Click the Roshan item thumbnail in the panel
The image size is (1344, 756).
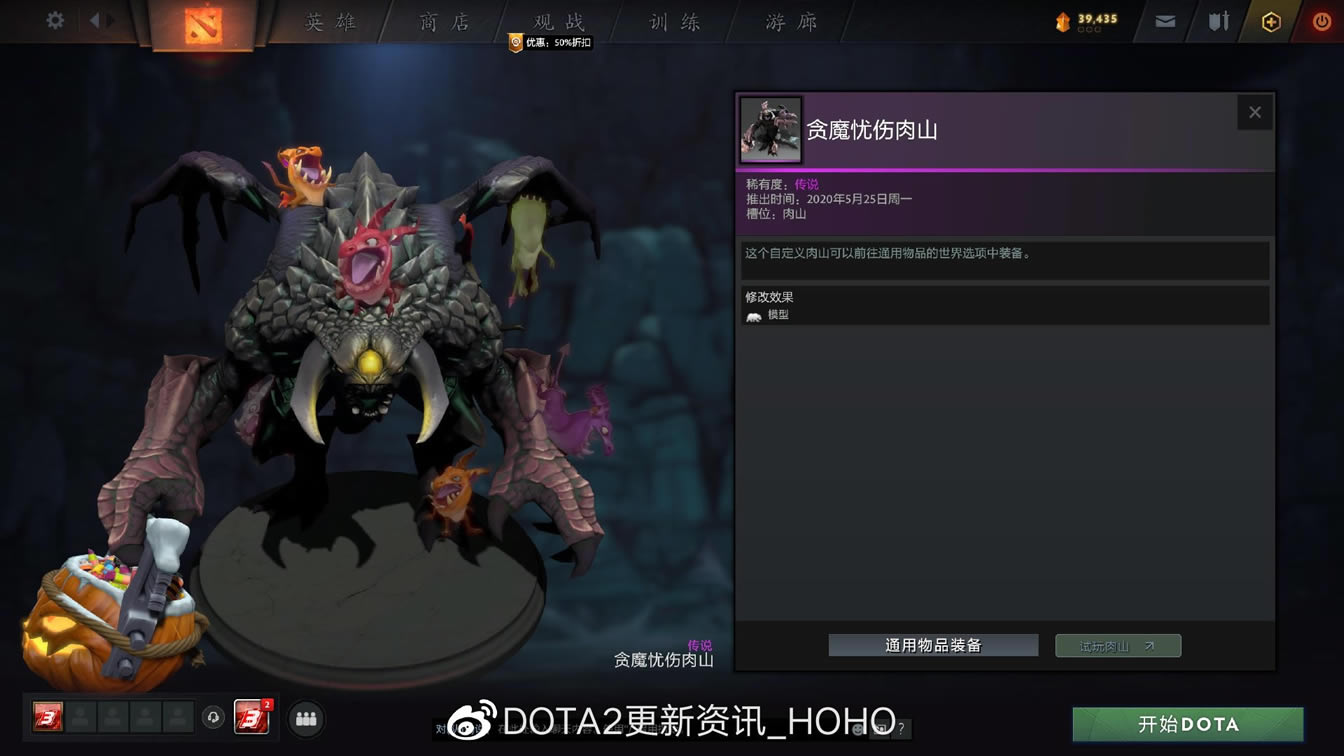click(770, 129)
